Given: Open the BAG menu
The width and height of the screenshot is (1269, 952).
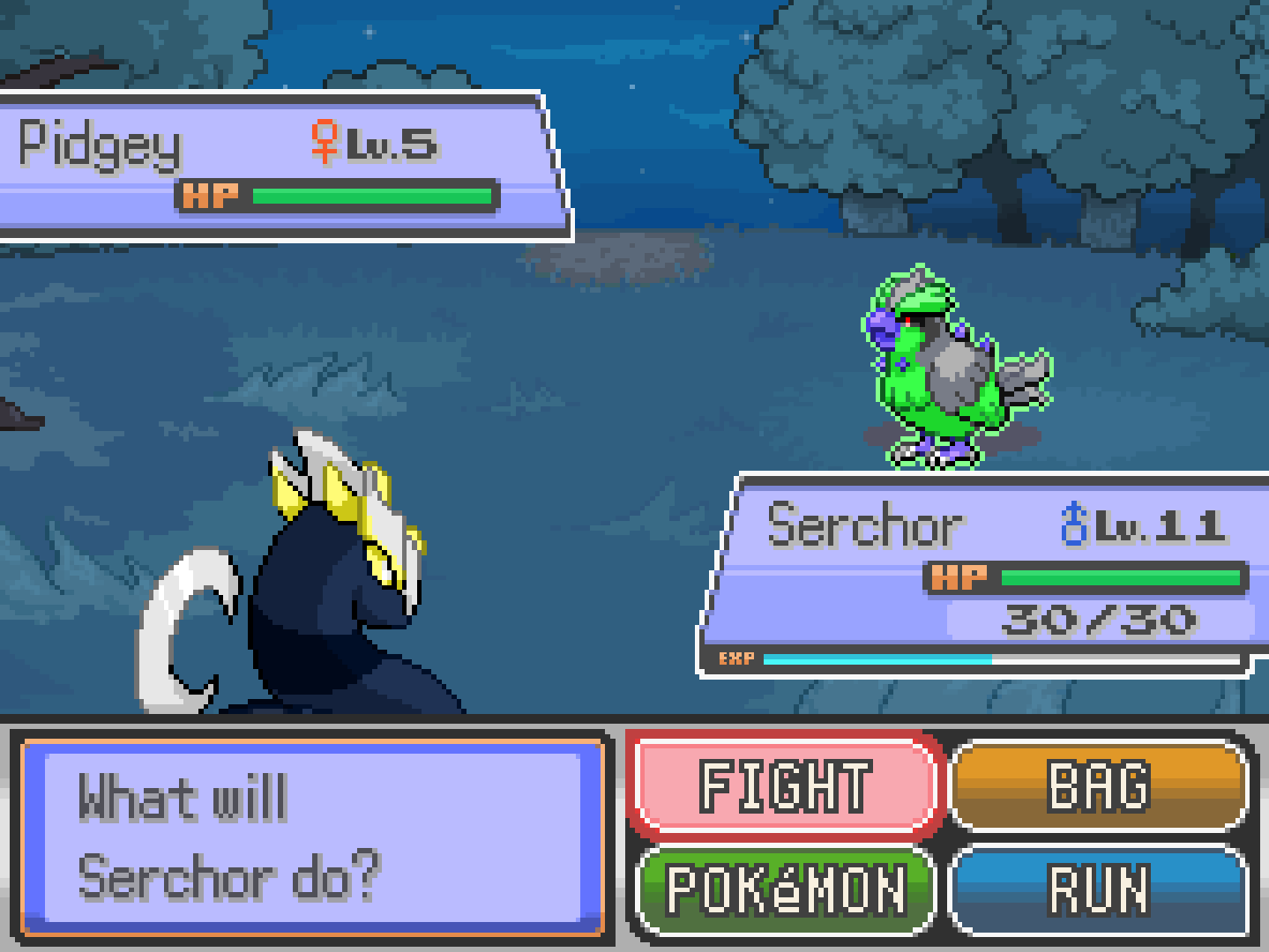Looking at the screenshot, I should 1099,785.
